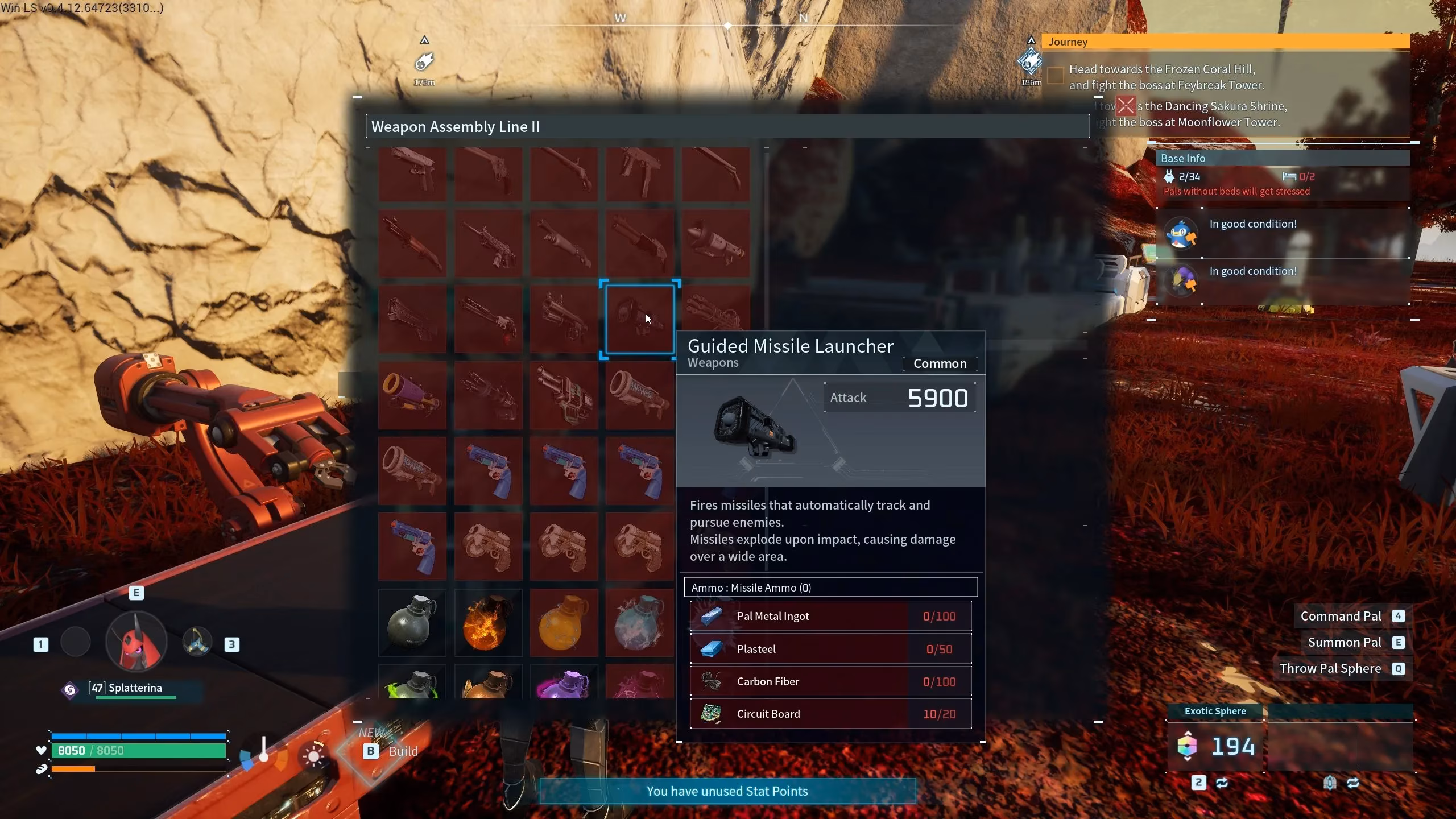The width and height of the screenshot is (1456, 819).
Task: Click the Circuit Board material row
Action: [830, 714]
